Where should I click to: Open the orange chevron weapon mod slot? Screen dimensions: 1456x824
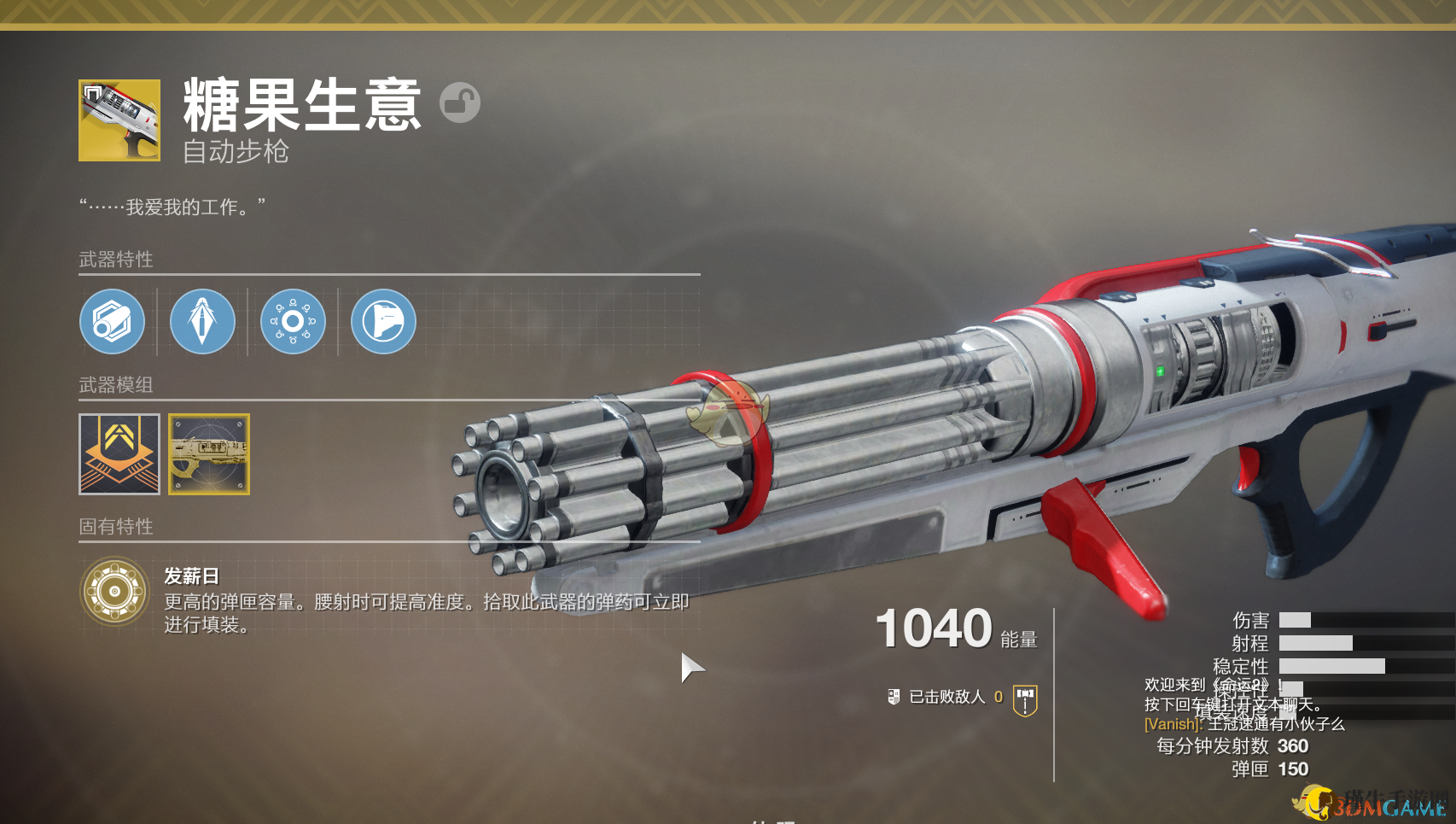[119, 454]
